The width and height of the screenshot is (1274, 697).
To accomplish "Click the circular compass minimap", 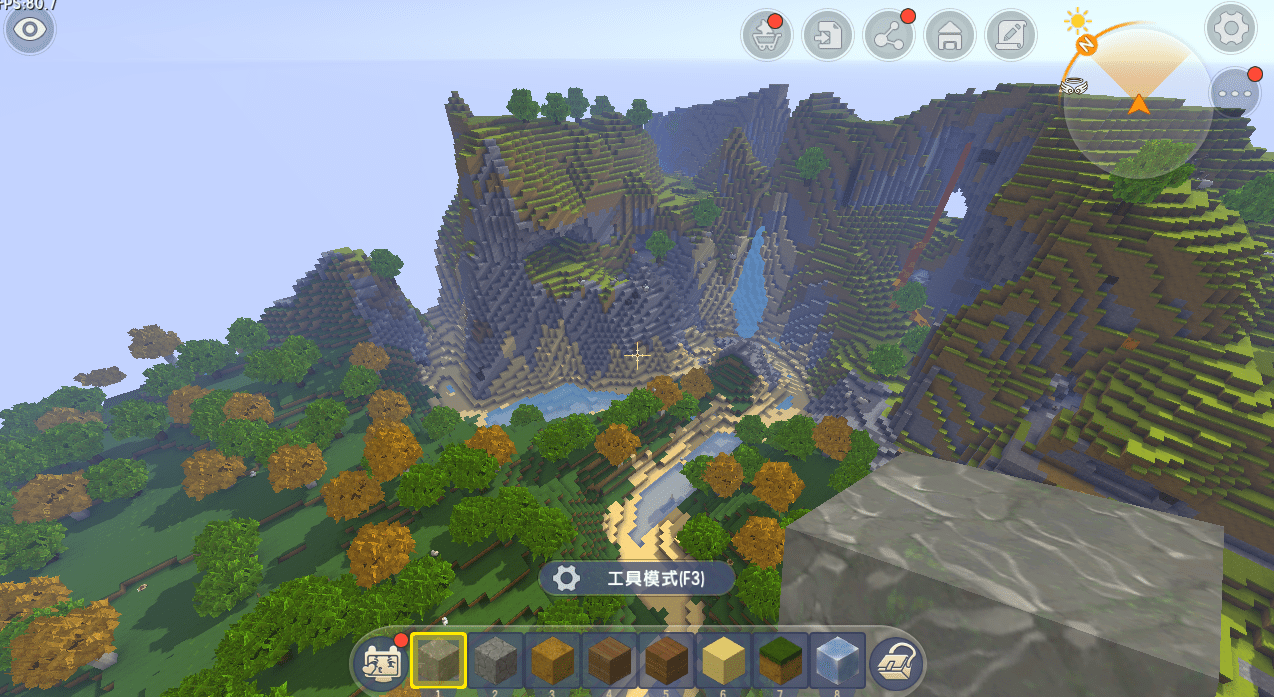I will (1137, 104).
